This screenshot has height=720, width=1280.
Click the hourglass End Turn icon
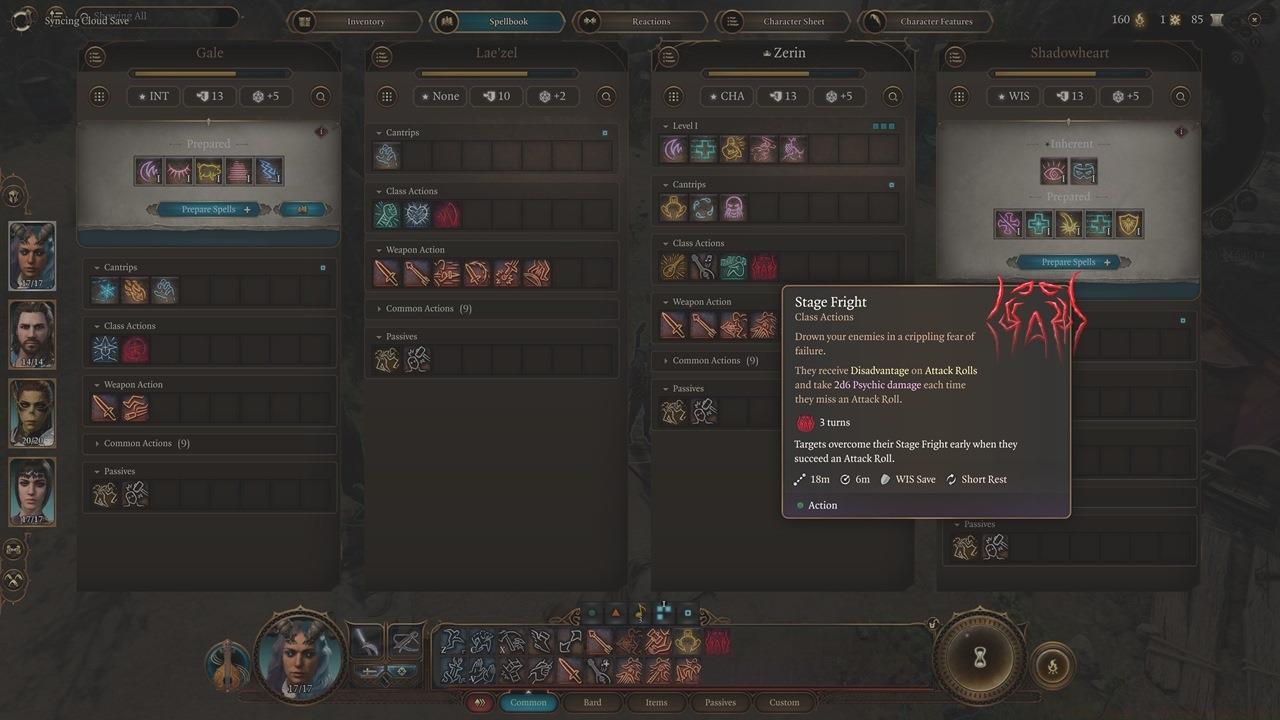978,656
